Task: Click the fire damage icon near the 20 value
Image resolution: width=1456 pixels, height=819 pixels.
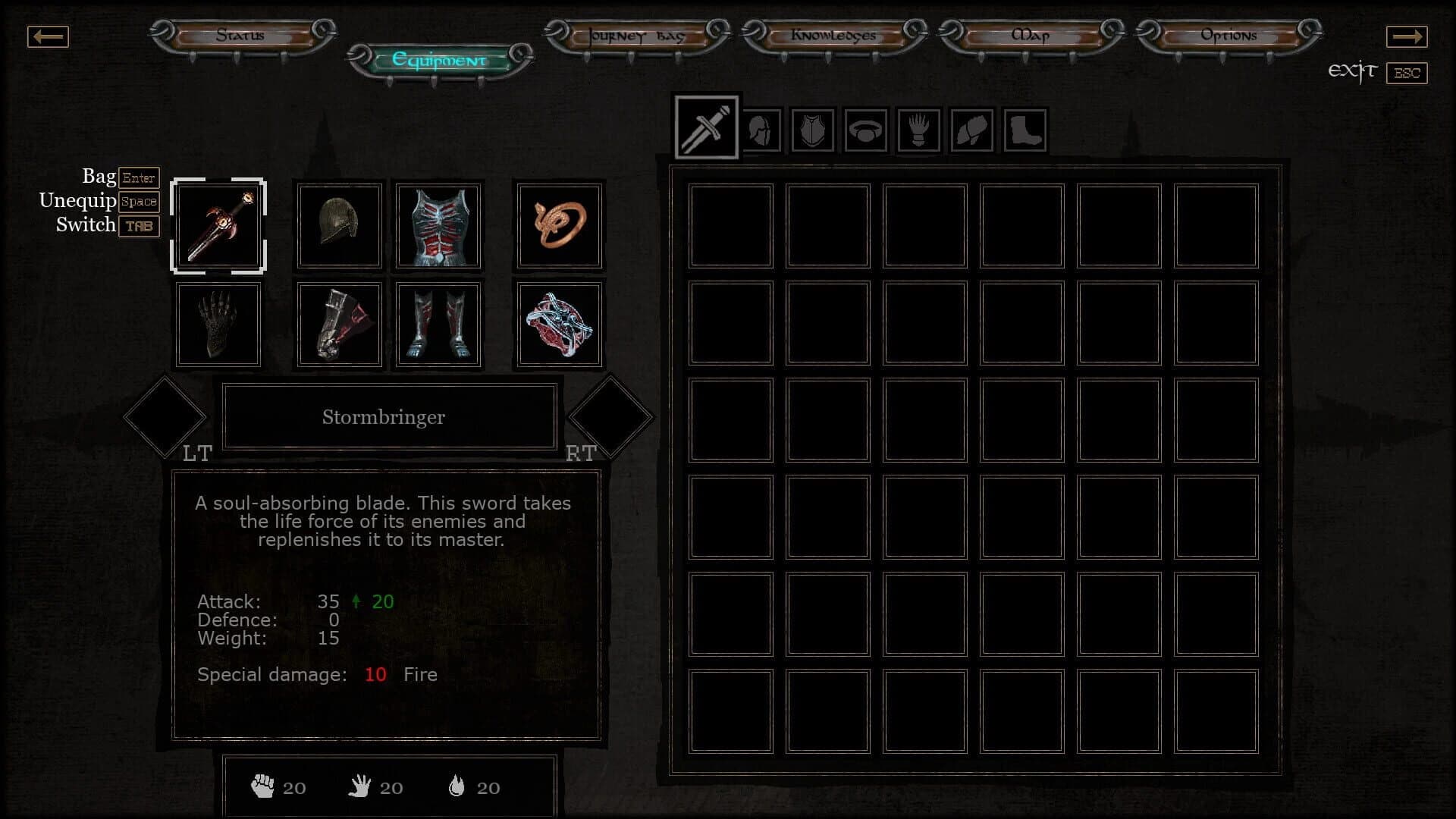Action: coord(456,786)
